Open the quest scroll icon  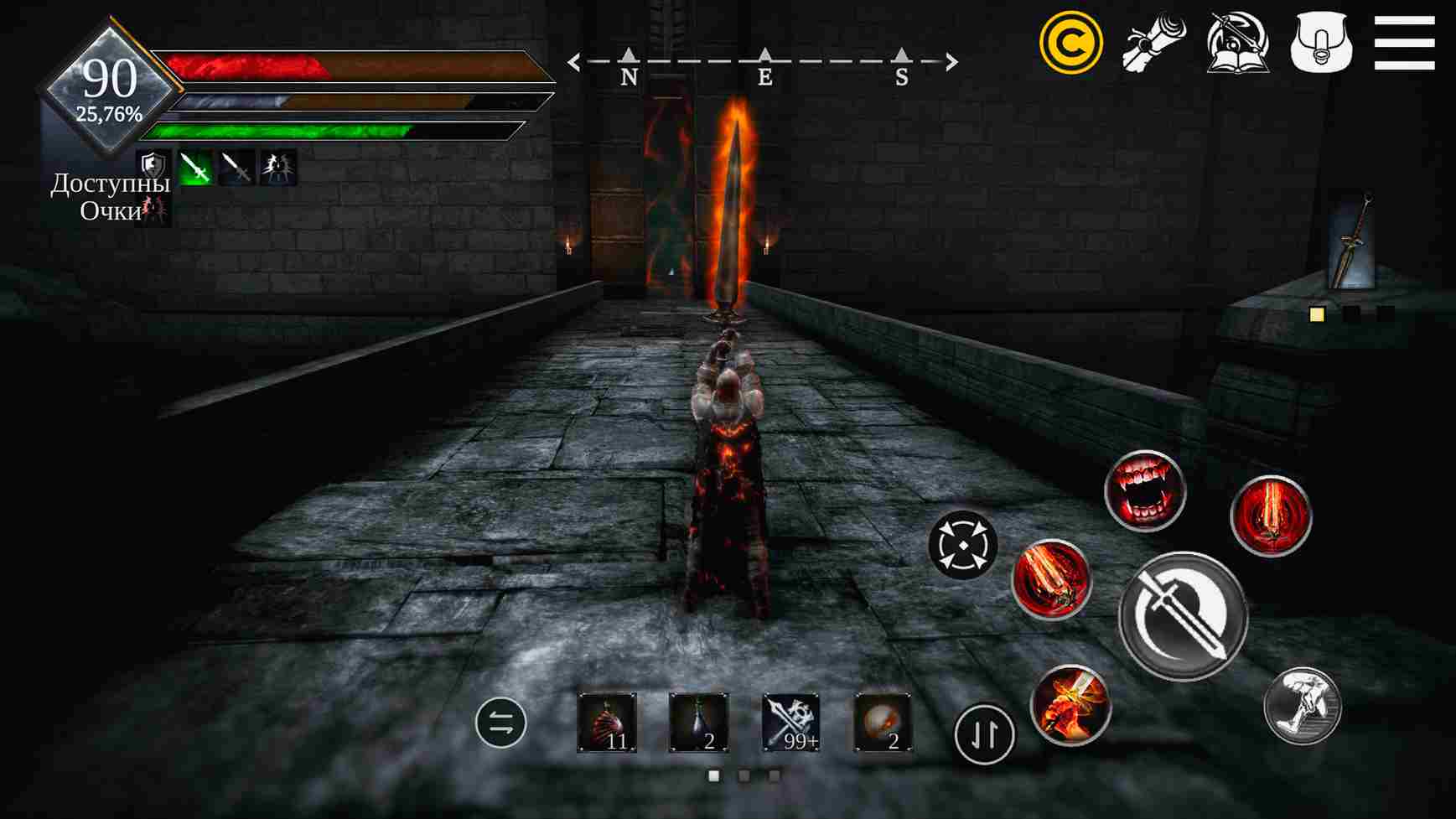1155,40
